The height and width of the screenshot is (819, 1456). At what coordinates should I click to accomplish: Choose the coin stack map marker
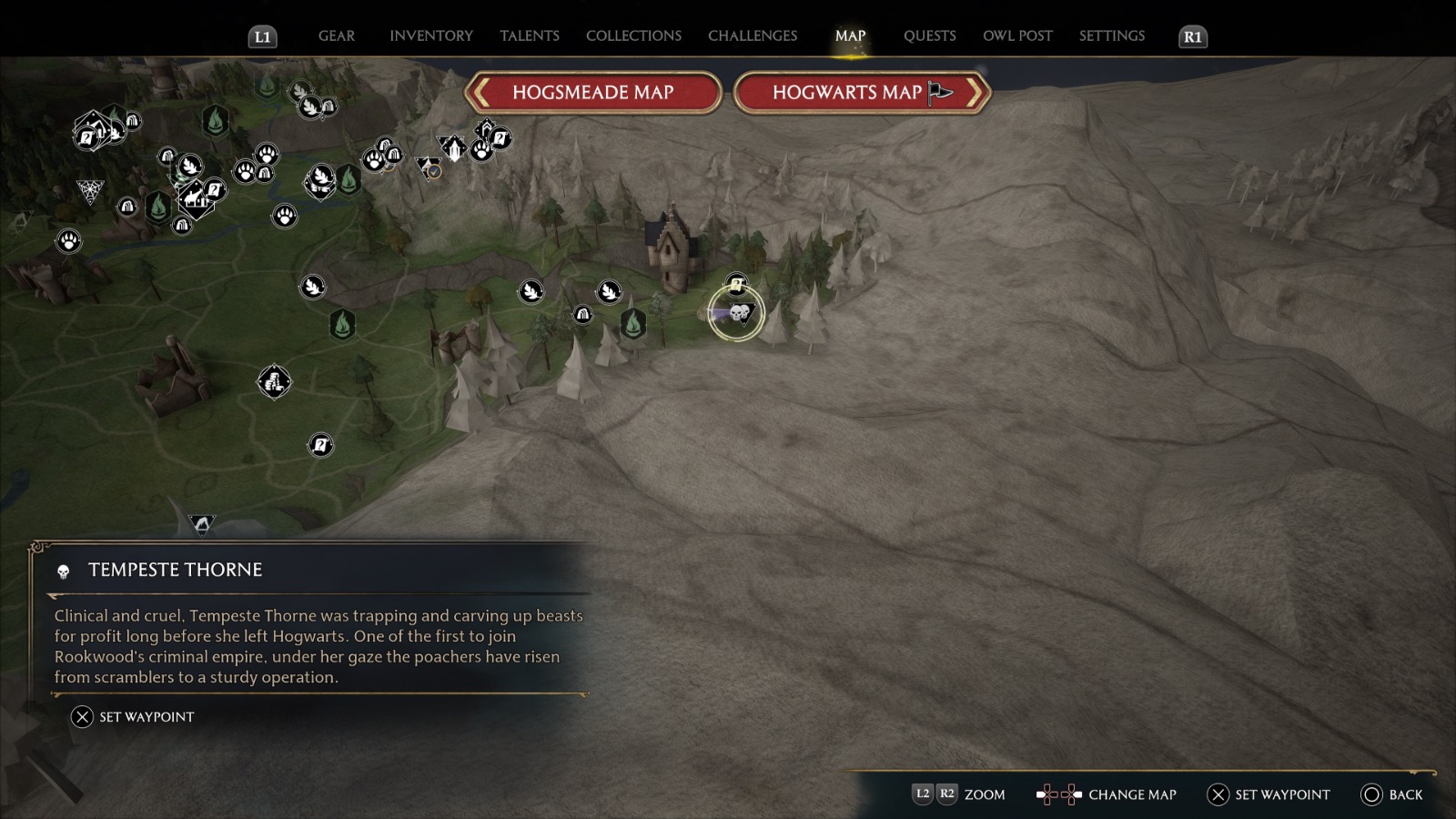(x=274, y=382)
